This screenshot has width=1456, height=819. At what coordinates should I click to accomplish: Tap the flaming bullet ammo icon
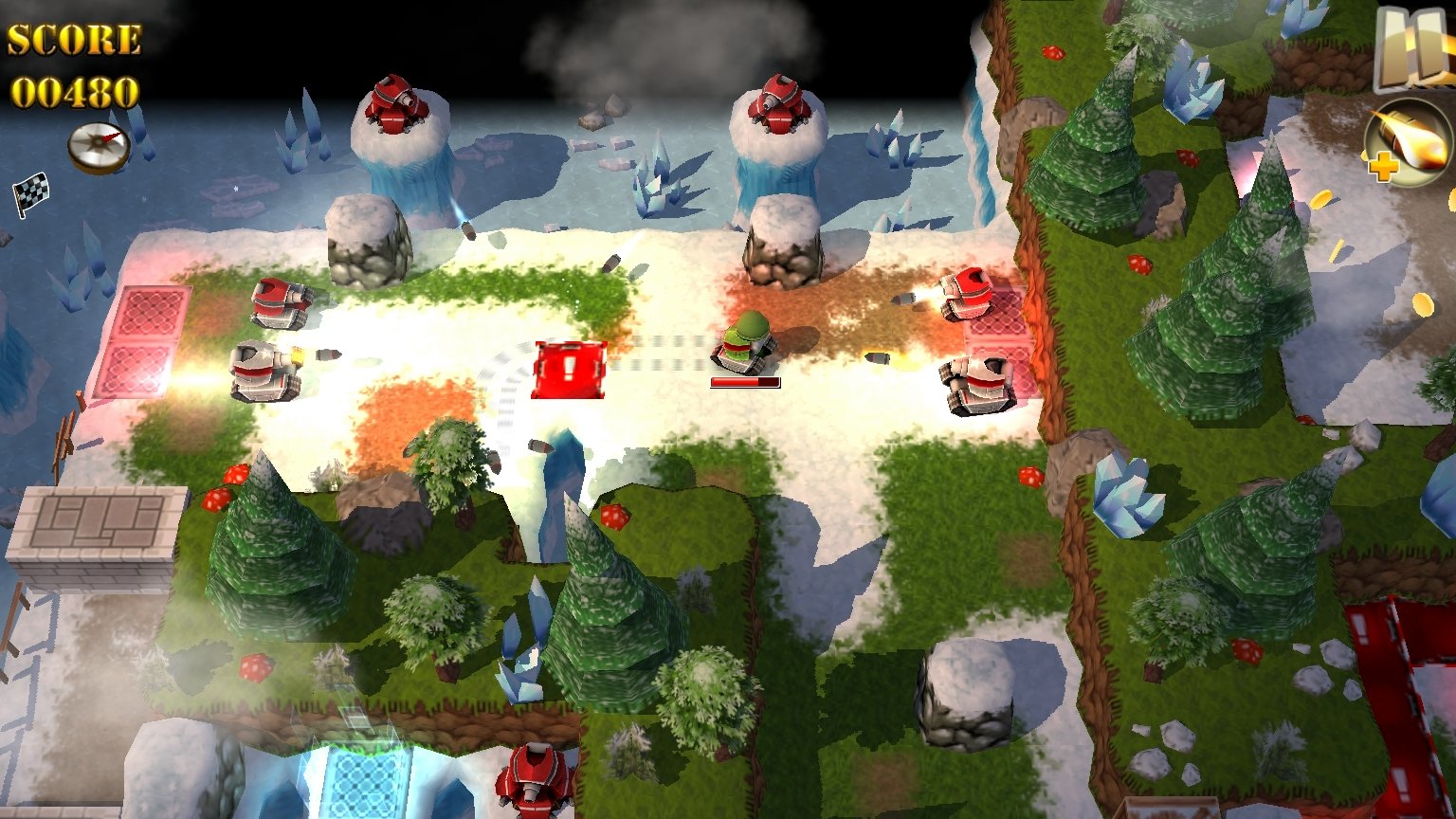pos(1409,142)
